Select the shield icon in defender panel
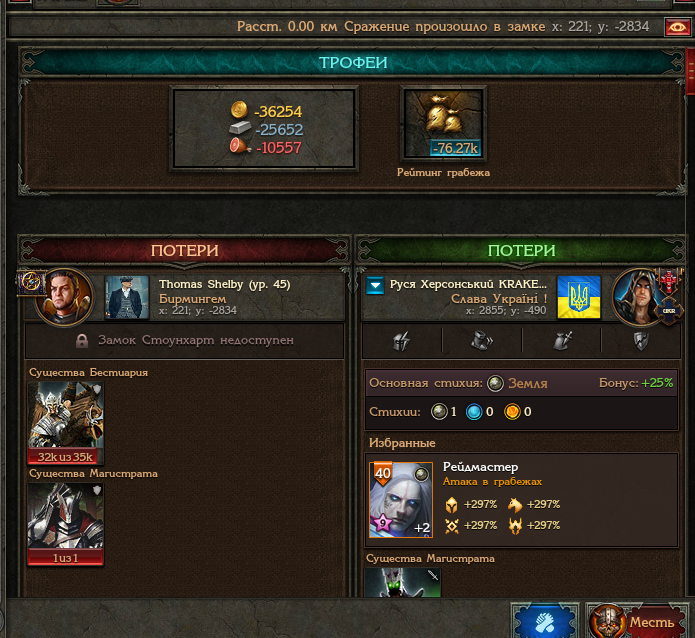Image resolution: width=695 pixels, height=638 pixels. (641, 341)
